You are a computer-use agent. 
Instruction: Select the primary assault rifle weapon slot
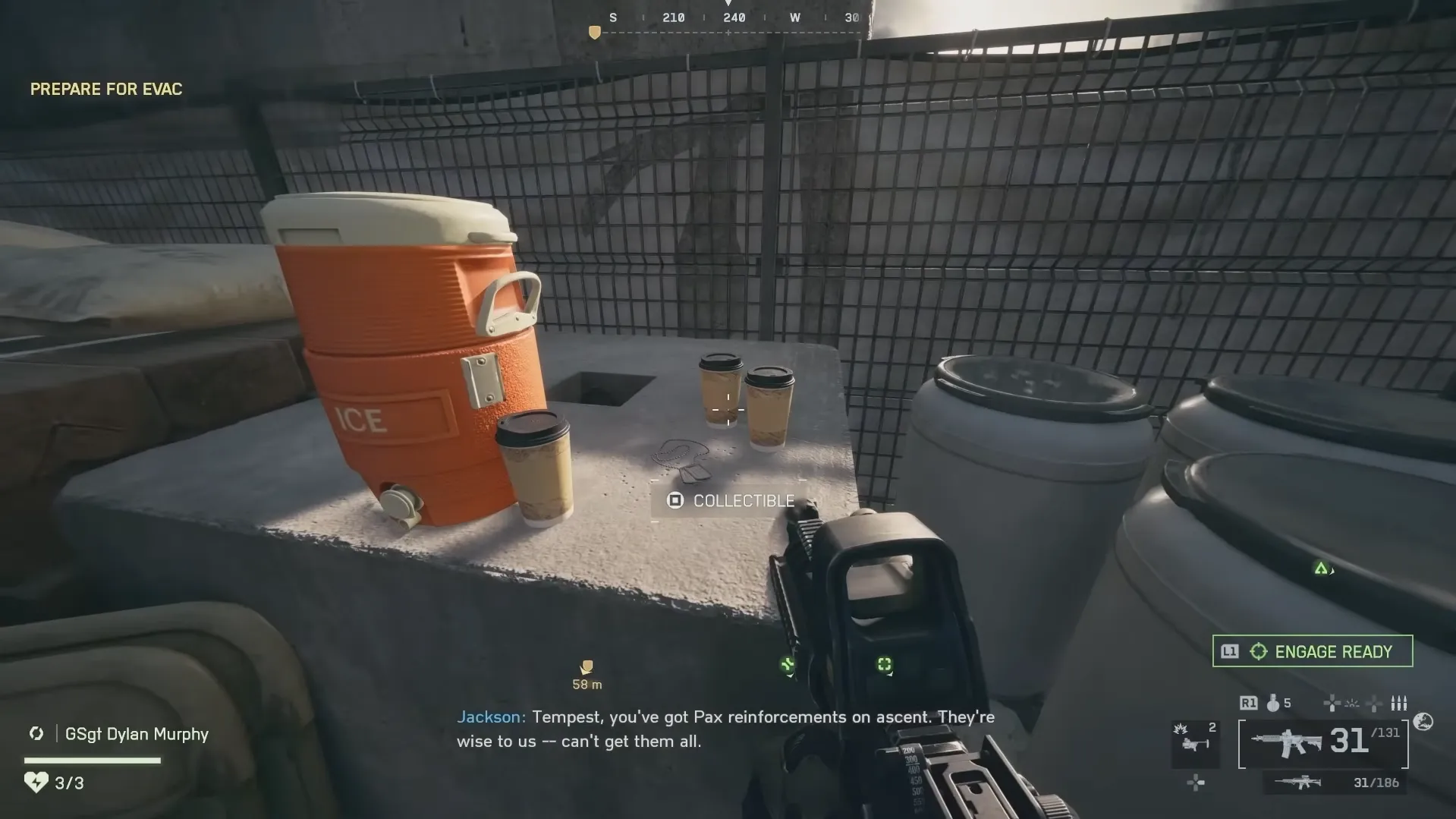pos(1322,742)
